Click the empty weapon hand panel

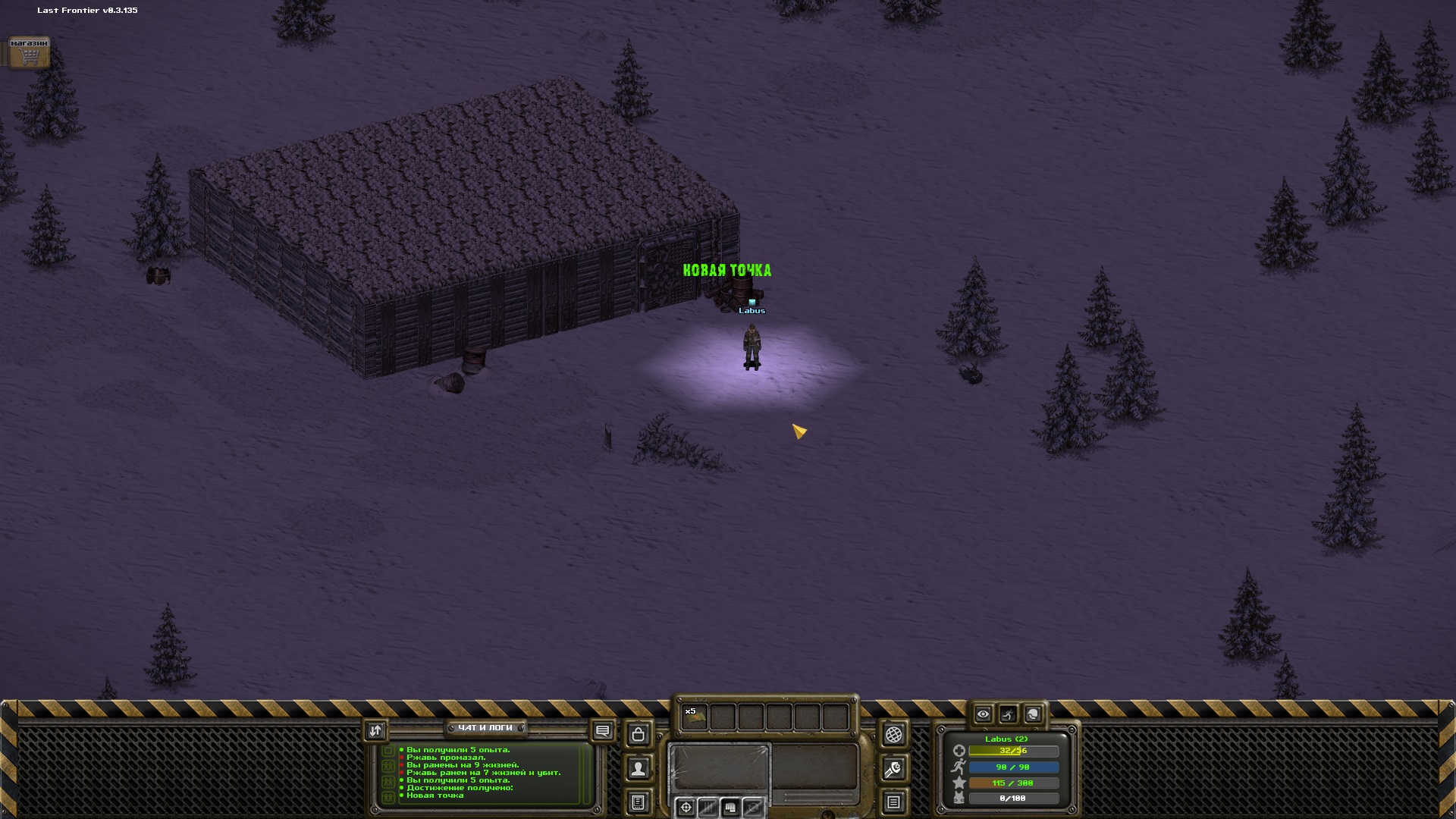click(719, 766)
